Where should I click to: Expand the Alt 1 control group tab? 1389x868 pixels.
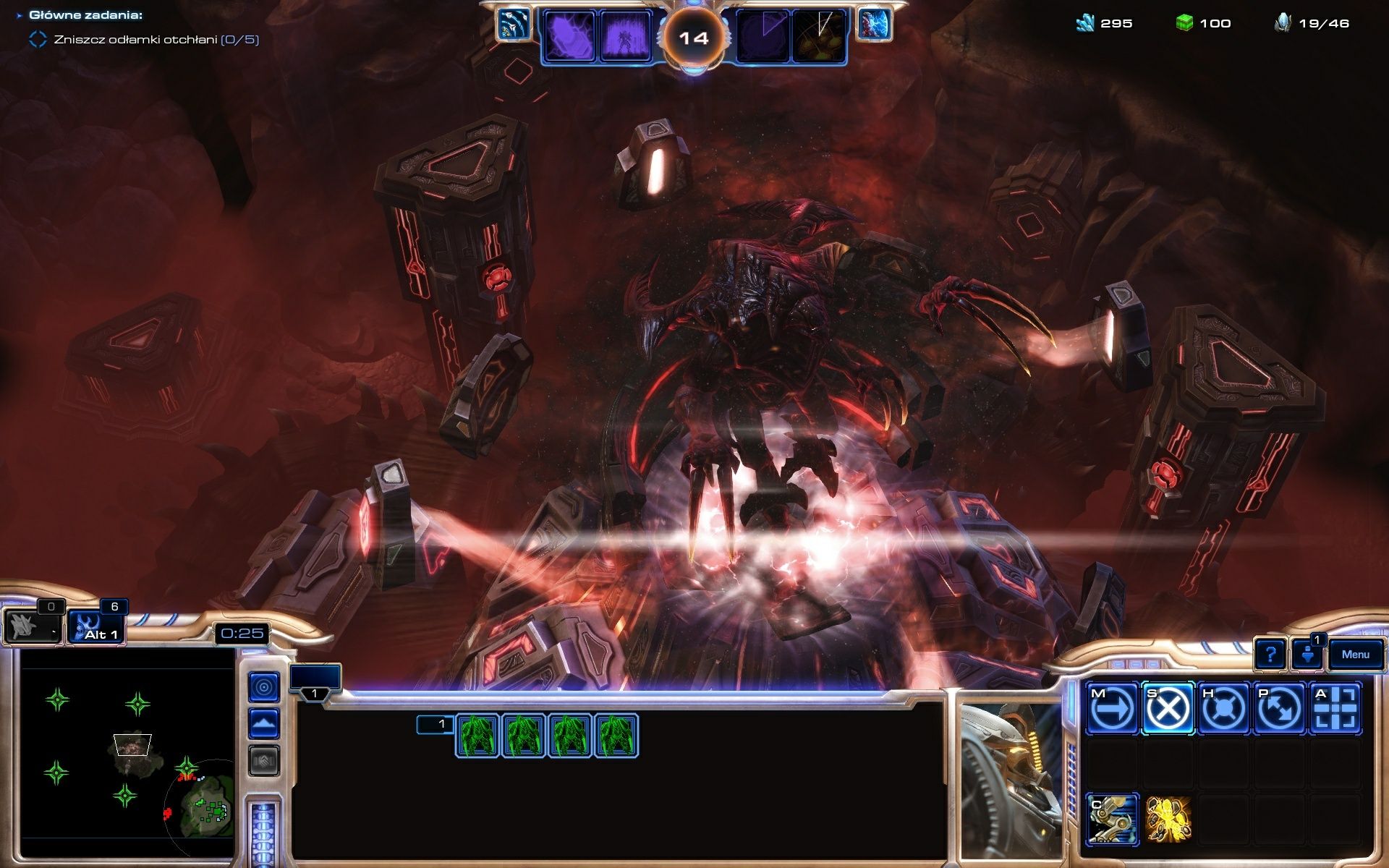[x=98, y=627]
